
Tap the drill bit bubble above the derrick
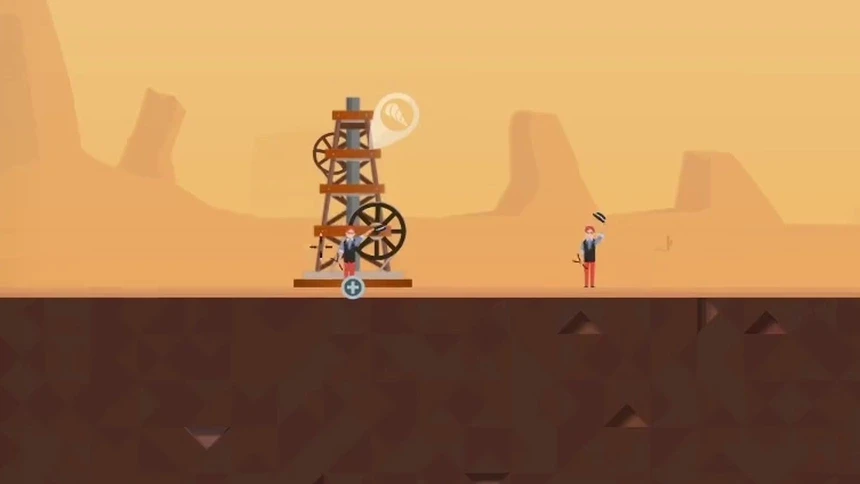click(x=398, y=114)
